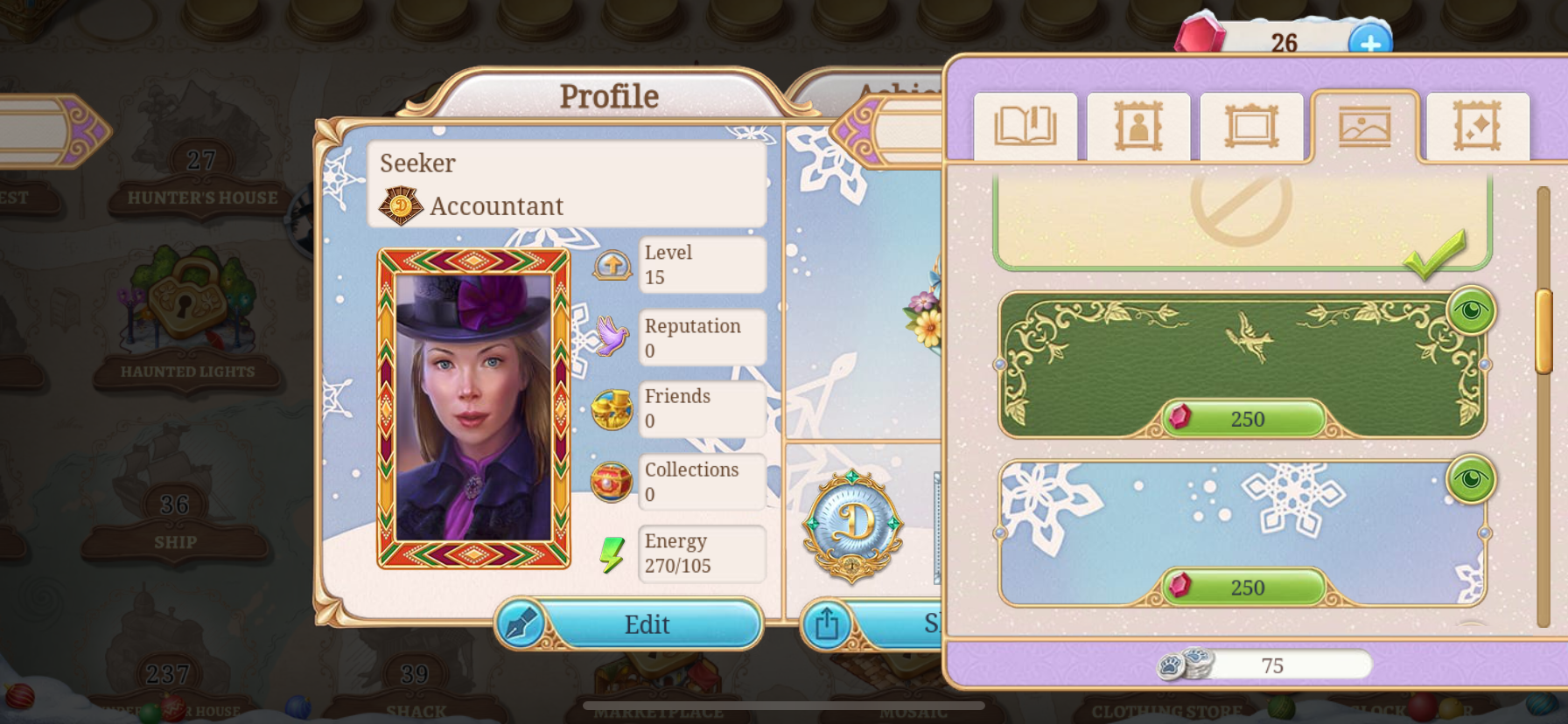The image size is (1568, 724).
Task: Open the empty frame tab
Action: coord(1251,127)
